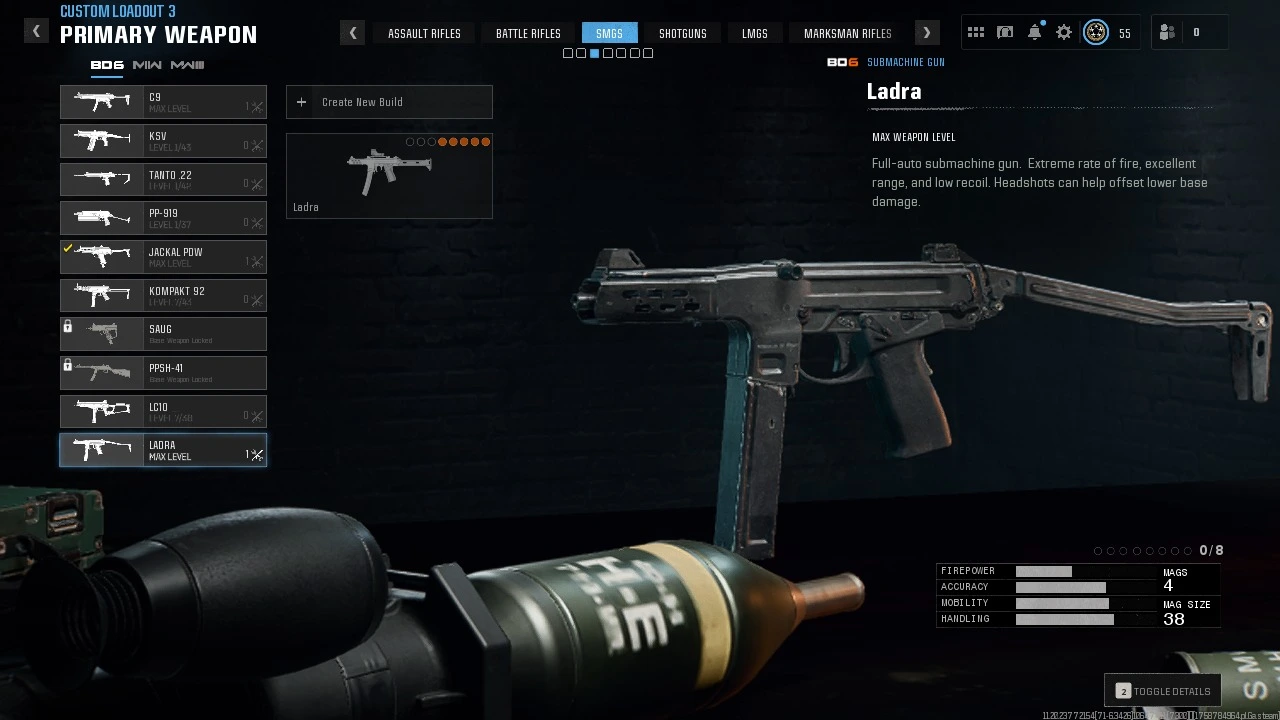Select the Shotguns tab

(x=682, y=33)
